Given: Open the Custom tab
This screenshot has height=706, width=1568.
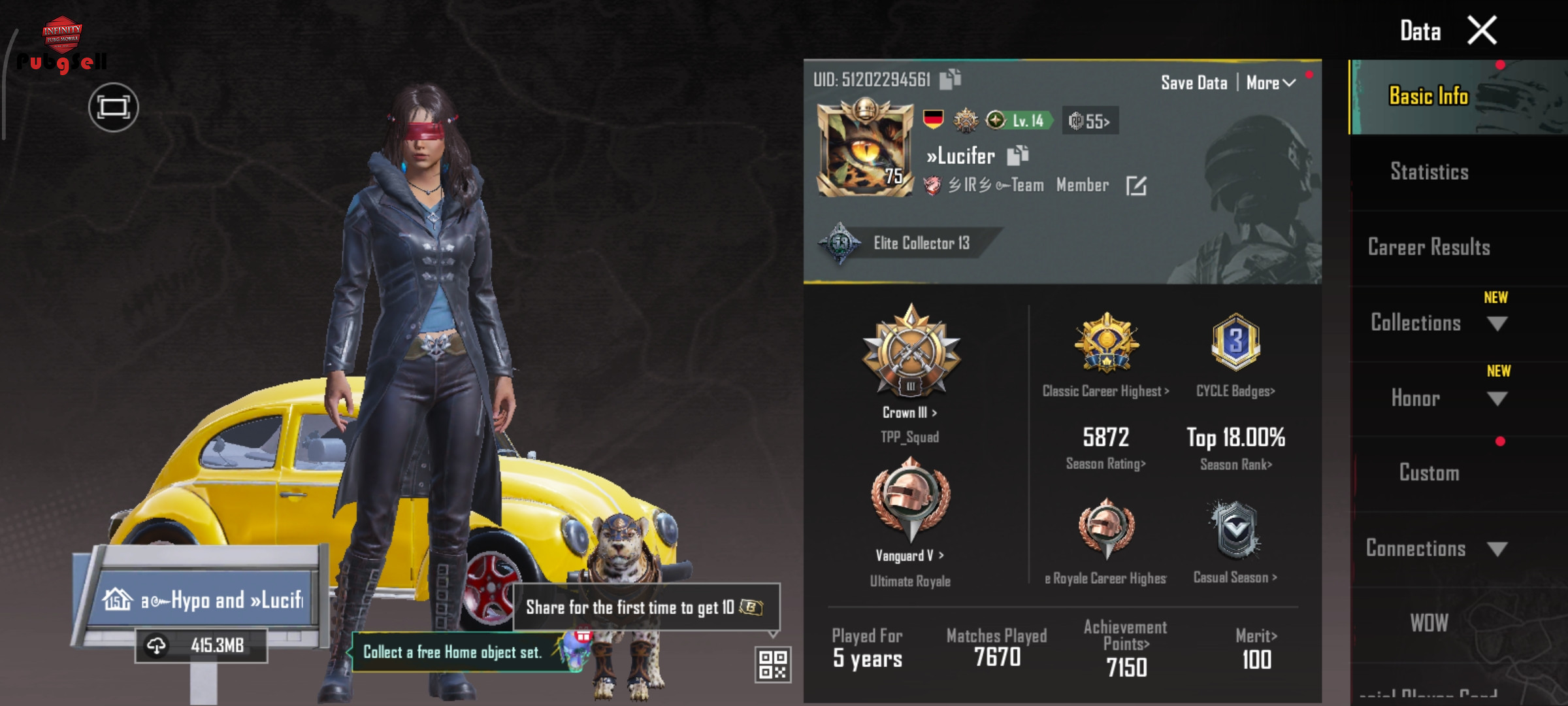Looking at the screenshot, I should click(x=1429, y=473).
